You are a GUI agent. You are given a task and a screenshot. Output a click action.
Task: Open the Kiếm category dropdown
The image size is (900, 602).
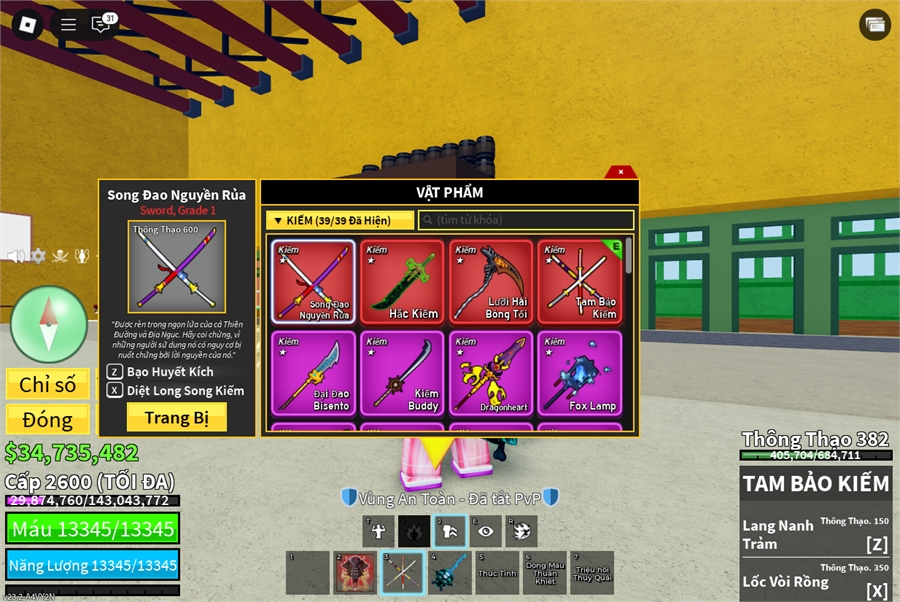point(339,220)
